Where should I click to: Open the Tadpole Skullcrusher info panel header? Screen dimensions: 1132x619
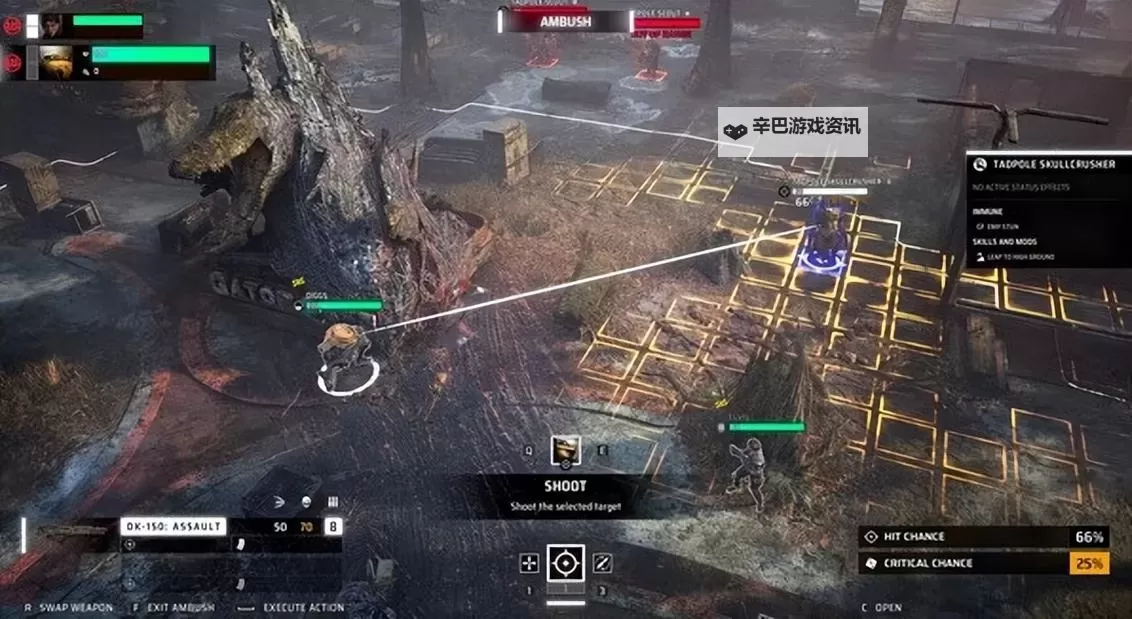[1048, 164]
